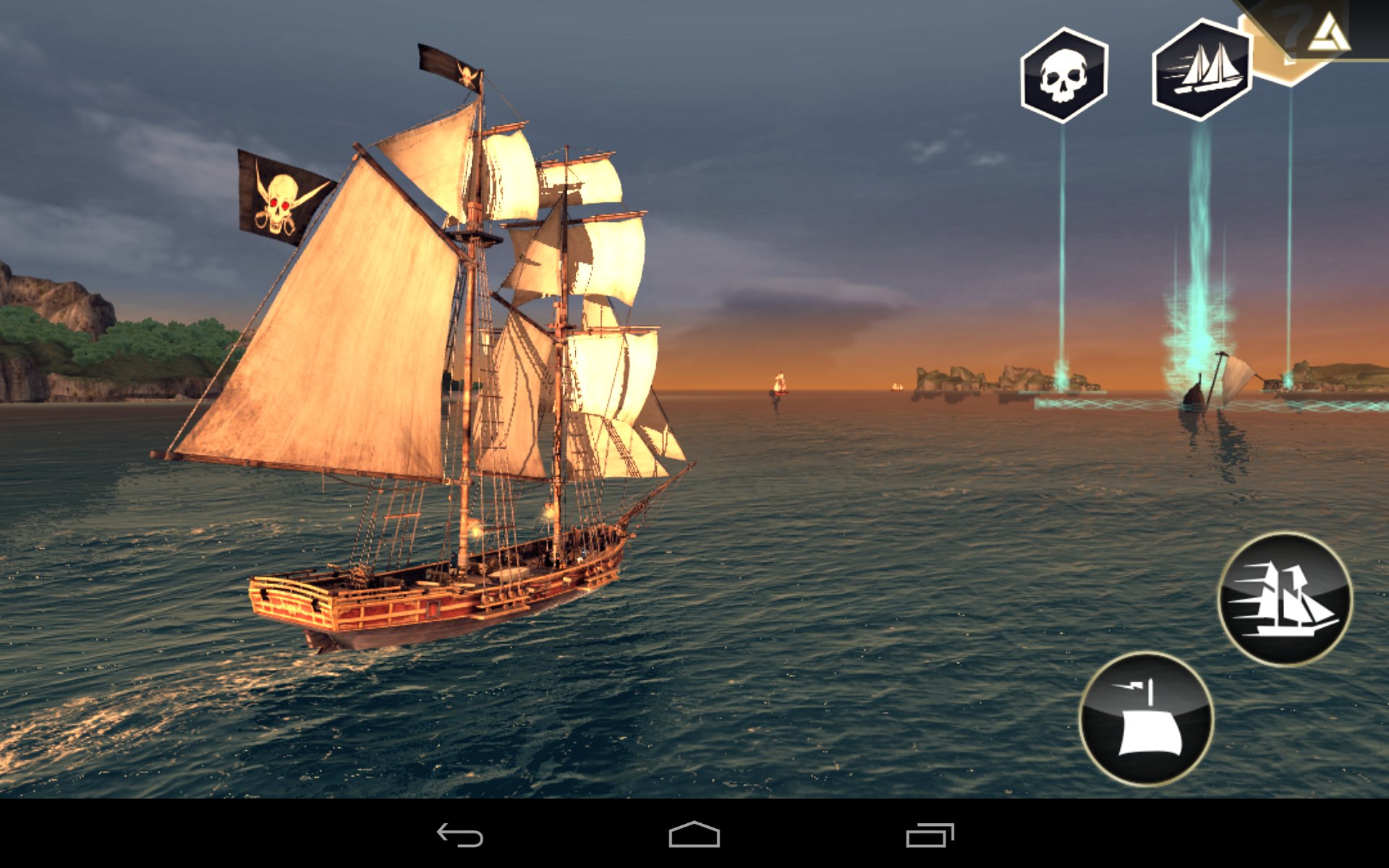The height and width of the screenshot is (868, 1389).
Task: Tap the skull hexagon mission marker
Action: click(1063, 75)
